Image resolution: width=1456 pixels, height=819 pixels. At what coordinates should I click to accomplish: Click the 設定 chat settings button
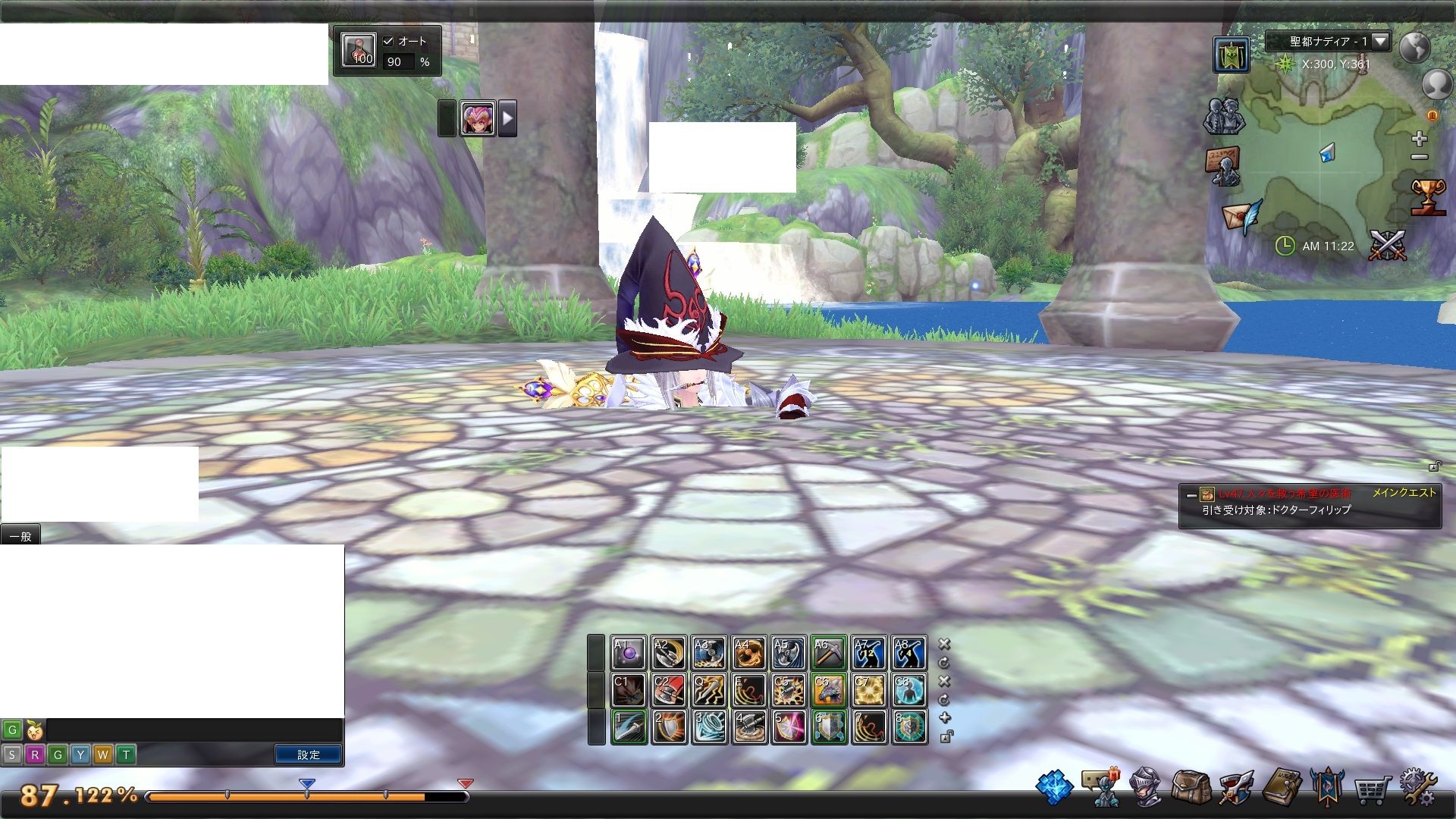pyautogui.click(x=308, y=755)
